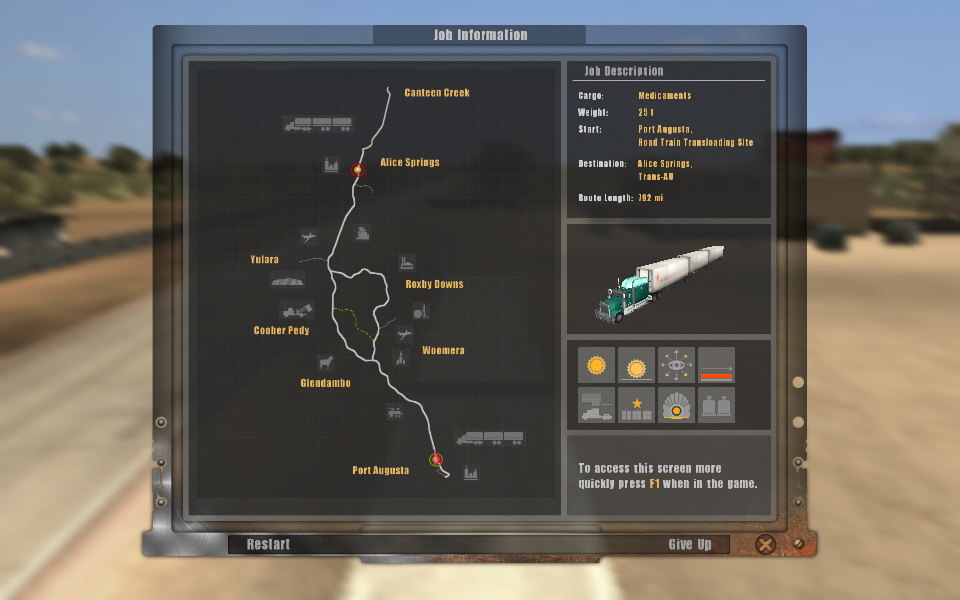Select the red bar with arrow icon
Image resolution: width=960 pixels, height=600 pixels.
tap(716, 366)
